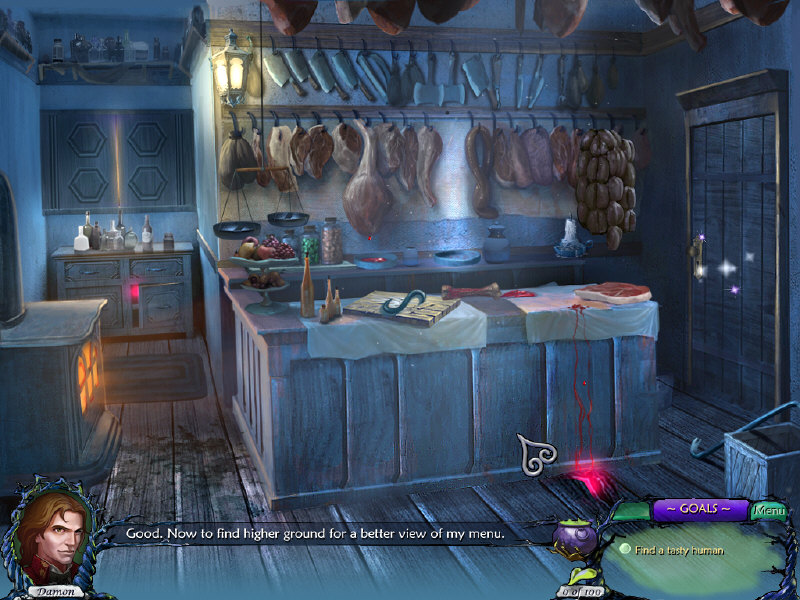Open the Menu button
Image resolution: width=800 pixels, height=600 pixels.
click(769, 511)
